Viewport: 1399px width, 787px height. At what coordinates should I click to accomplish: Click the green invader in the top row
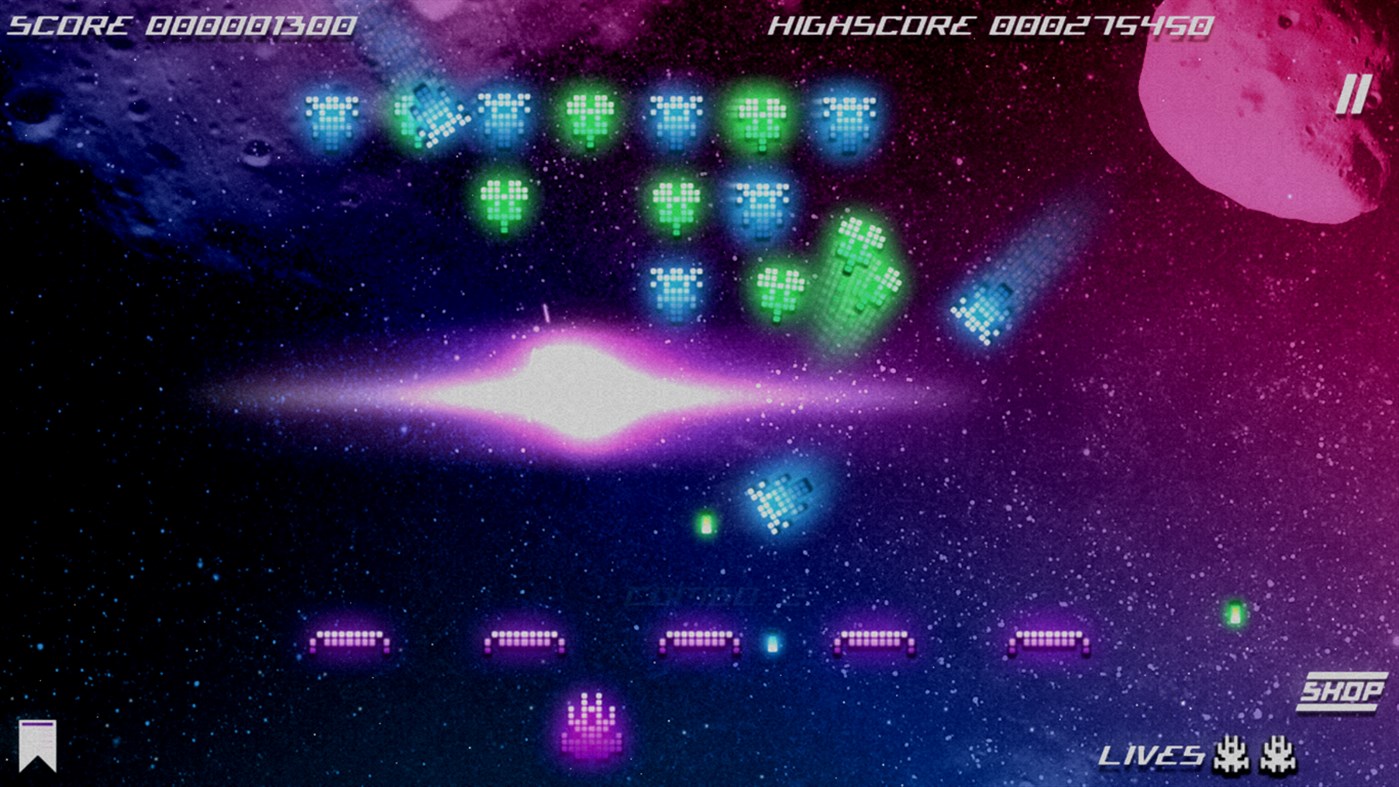[x=590, y=115]
